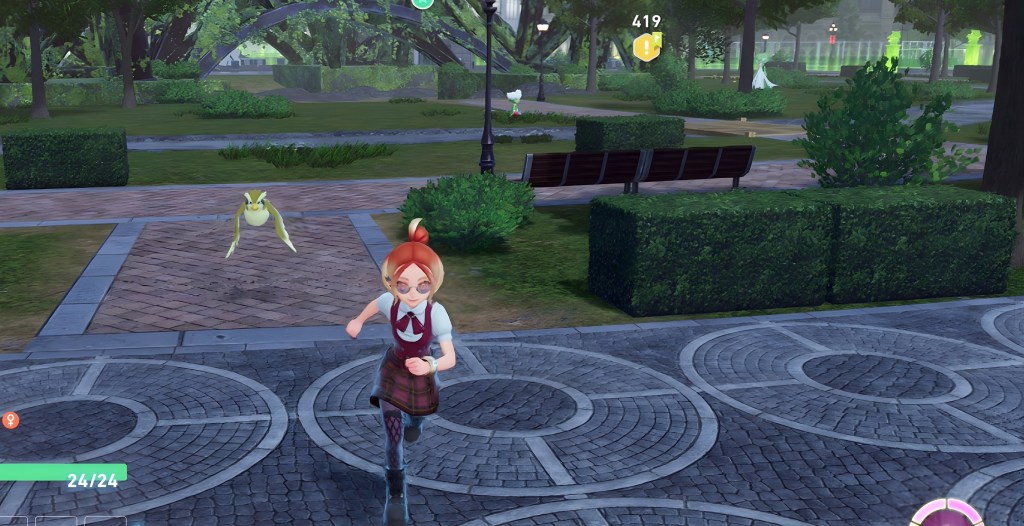Click the green circular marker icon

tap(423, 3)
